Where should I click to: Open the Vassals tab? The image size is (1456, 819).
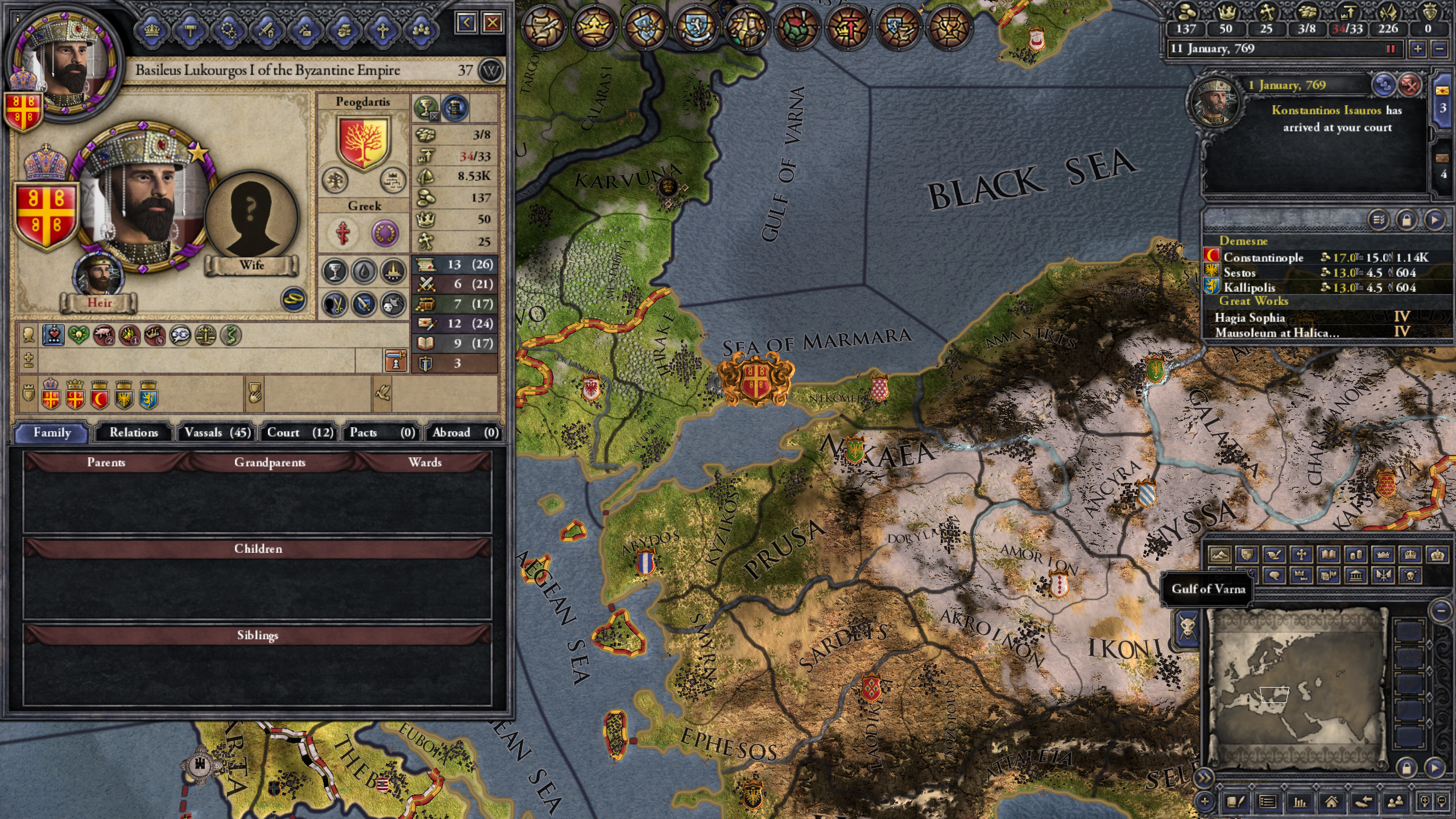tap(217, 432)
